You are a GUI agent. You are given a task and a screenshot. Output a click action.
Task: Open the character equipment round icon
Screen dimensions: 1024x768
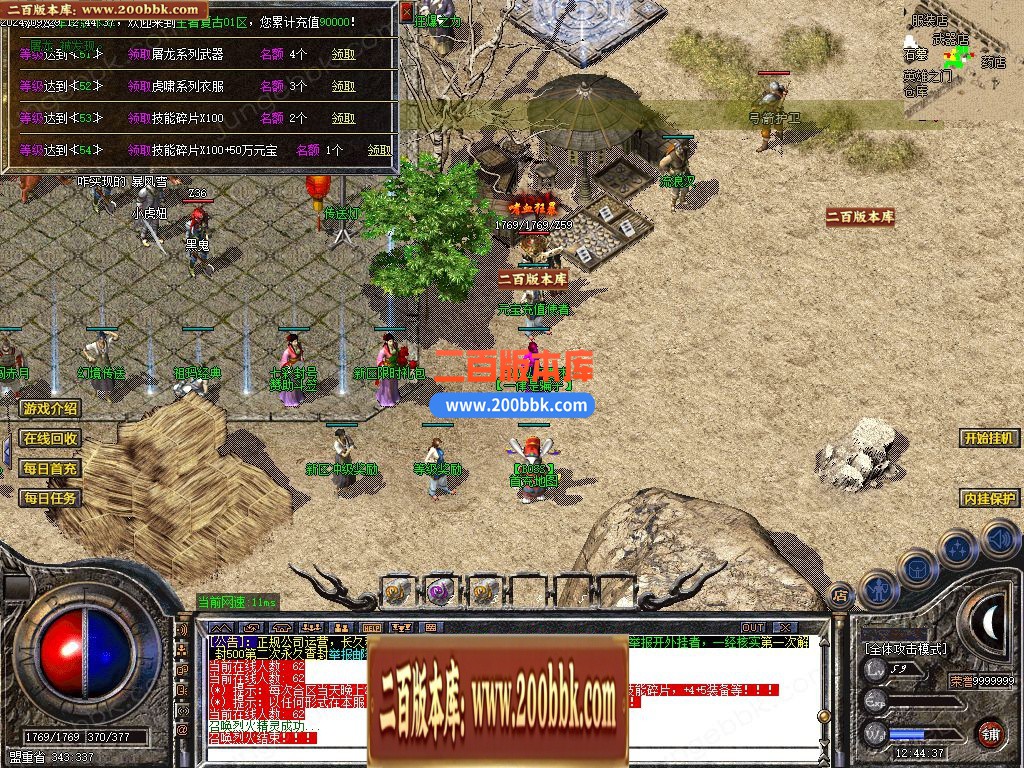[878, 590]
